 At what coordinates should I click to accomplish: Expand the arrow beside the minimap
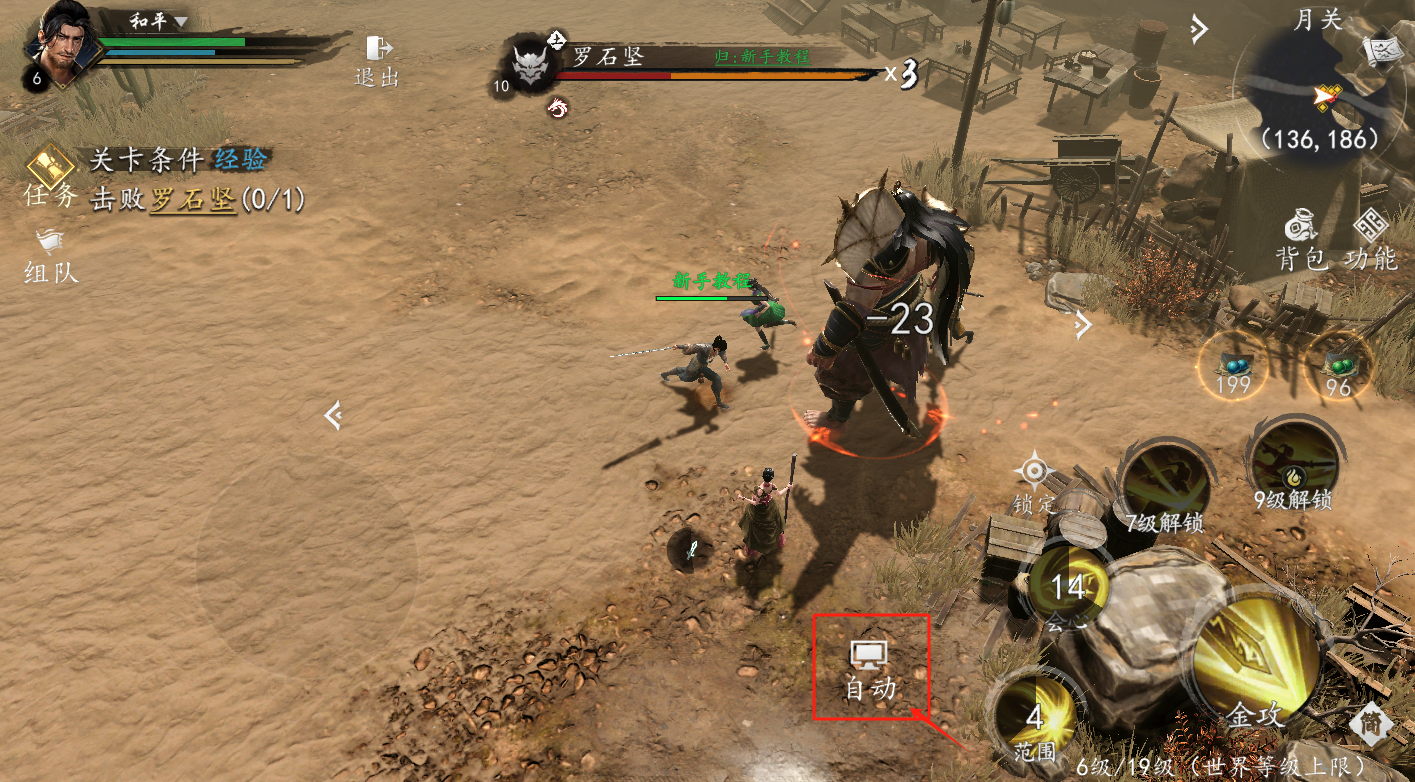(1198, 30)
